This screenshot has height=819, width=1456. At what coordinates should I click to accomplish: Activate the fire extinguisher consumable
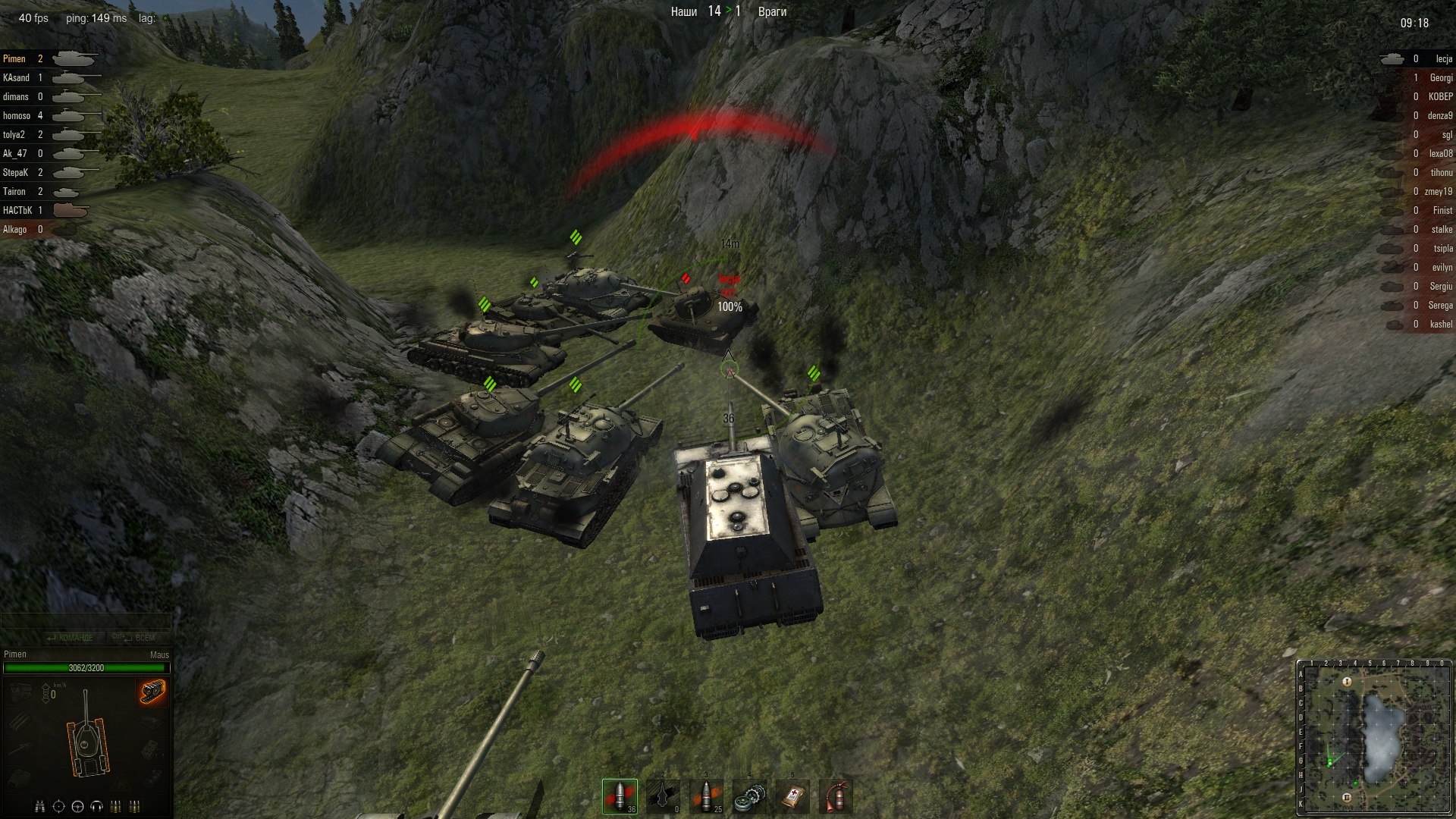click(x=836, y=796)
